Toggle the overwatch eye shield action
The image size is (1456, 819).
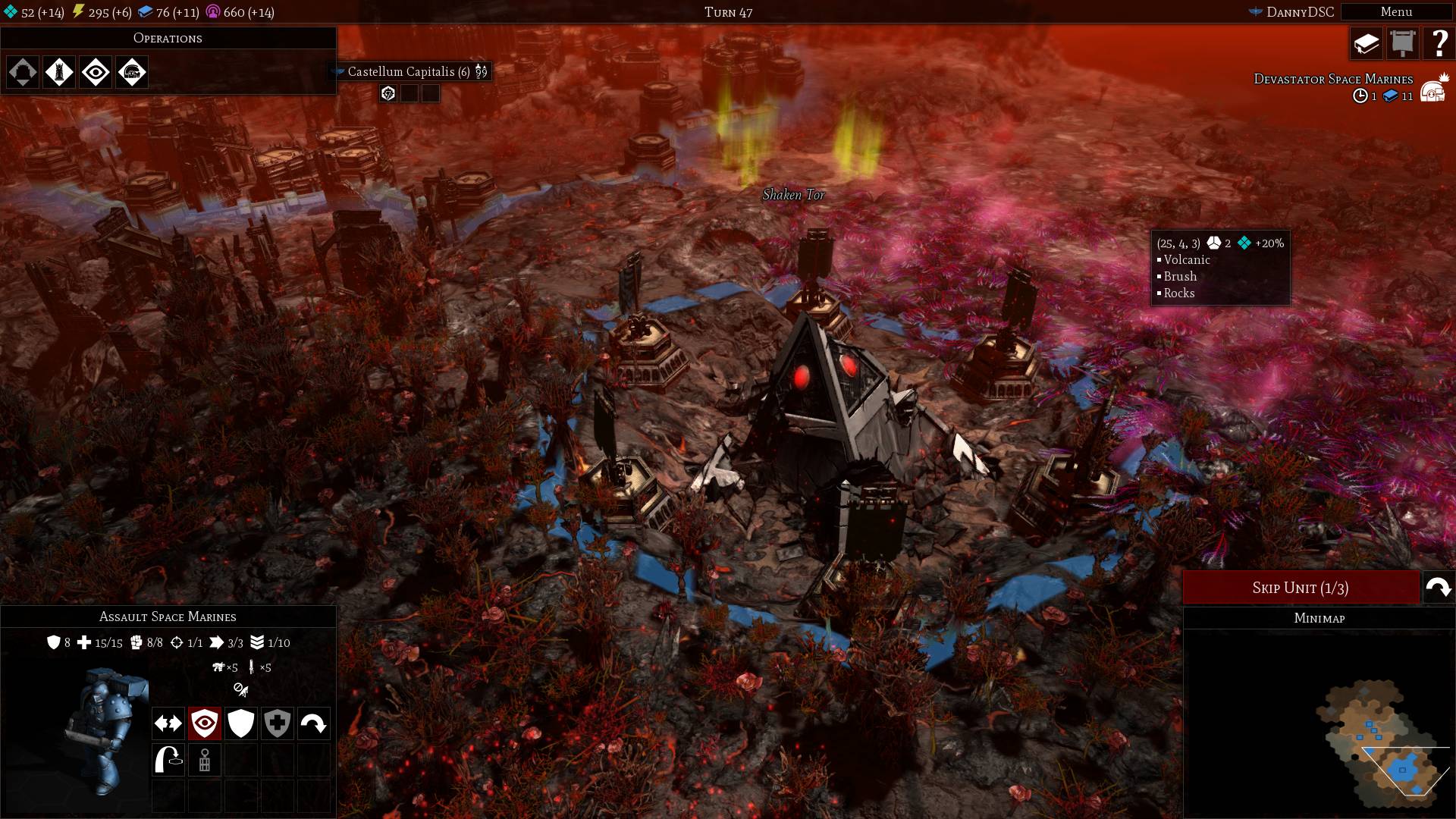(x=205, y=723)
